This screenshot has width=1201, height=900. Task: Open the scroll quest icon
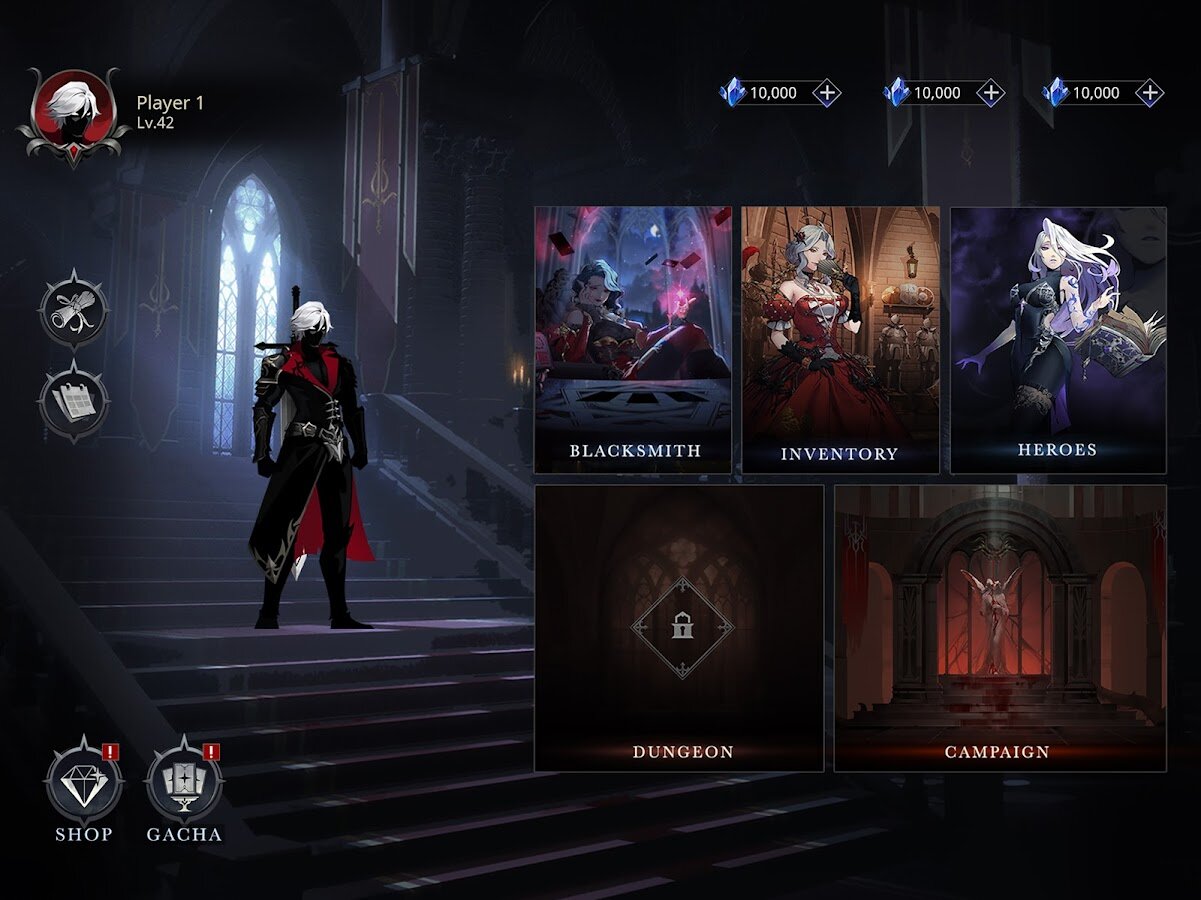point(74,311)
